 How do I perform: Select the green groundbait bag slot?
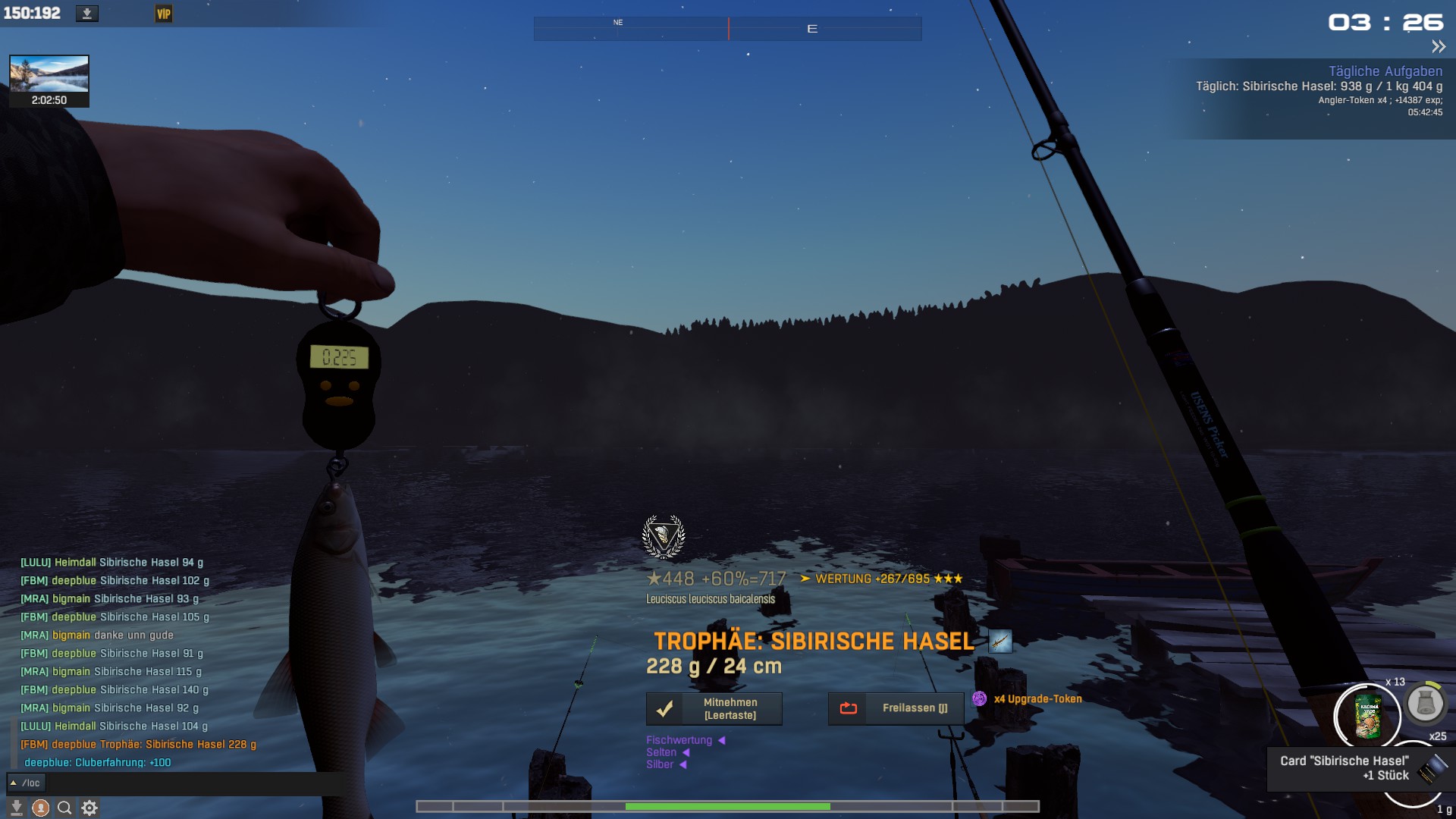pos(1367,716)
